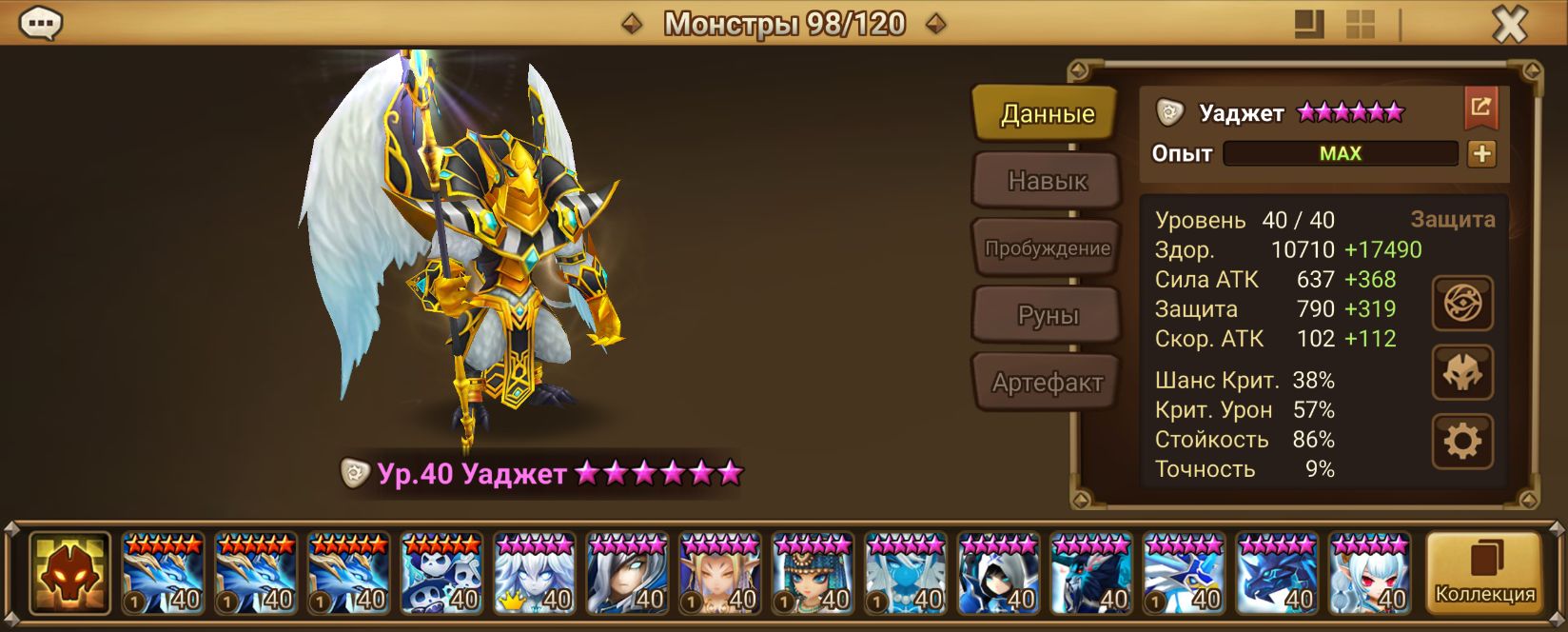Switch to the four-square grid view

1360,25
